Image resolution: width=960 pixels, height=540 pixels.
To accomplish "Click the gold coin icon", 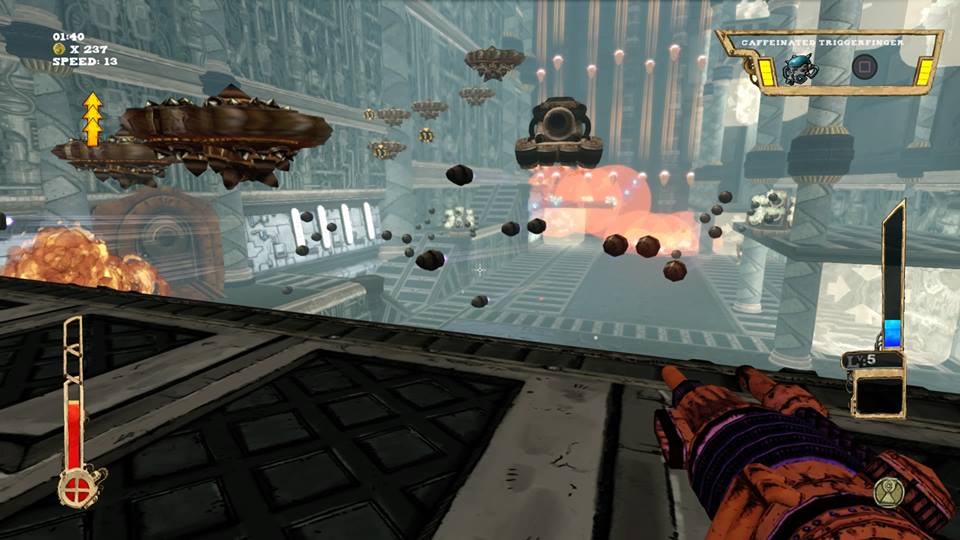I will click(x=59, y=48).
